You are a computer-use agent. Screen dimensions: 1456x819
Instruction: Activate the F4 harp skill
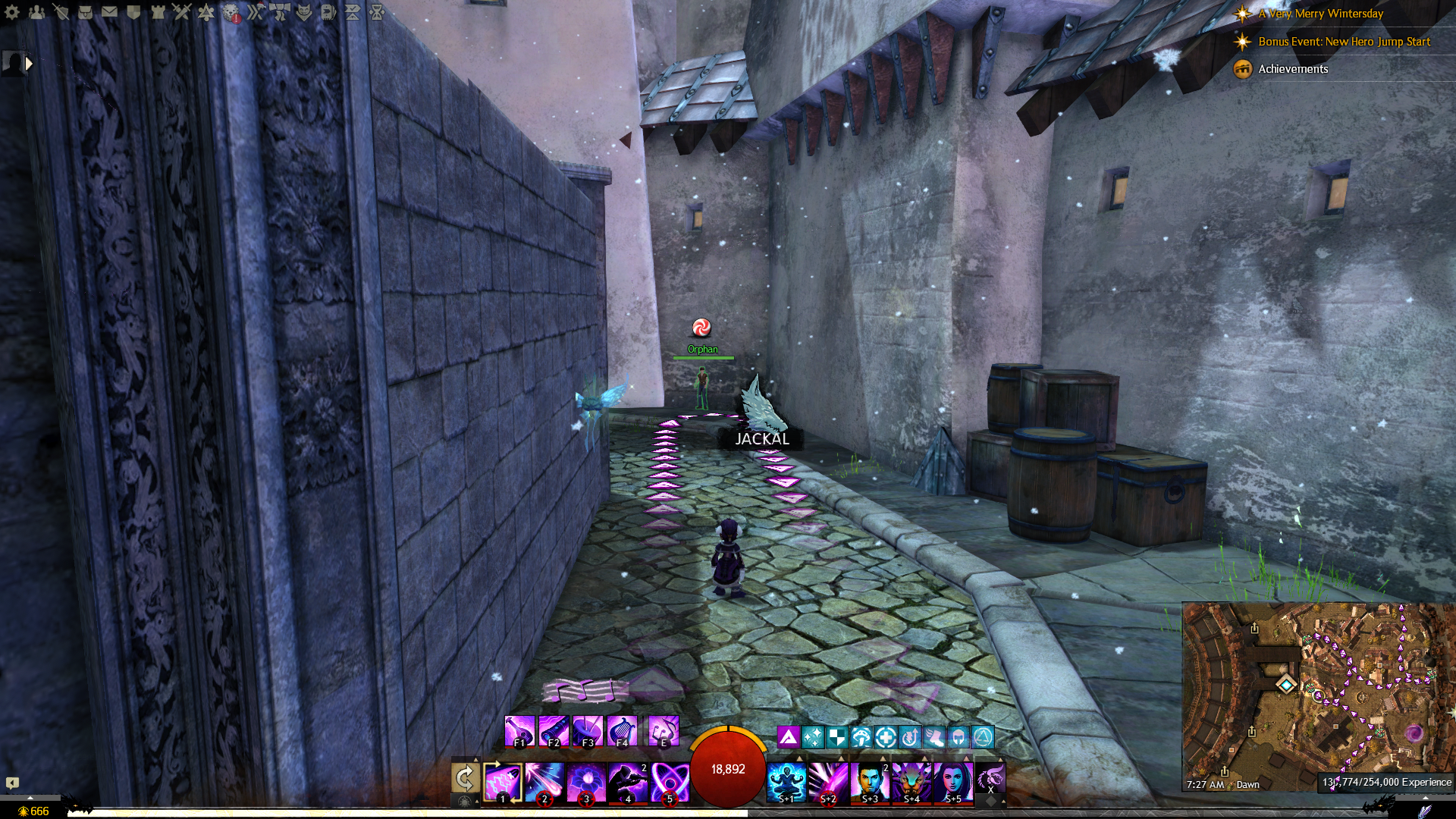click(x=622, y=731)
